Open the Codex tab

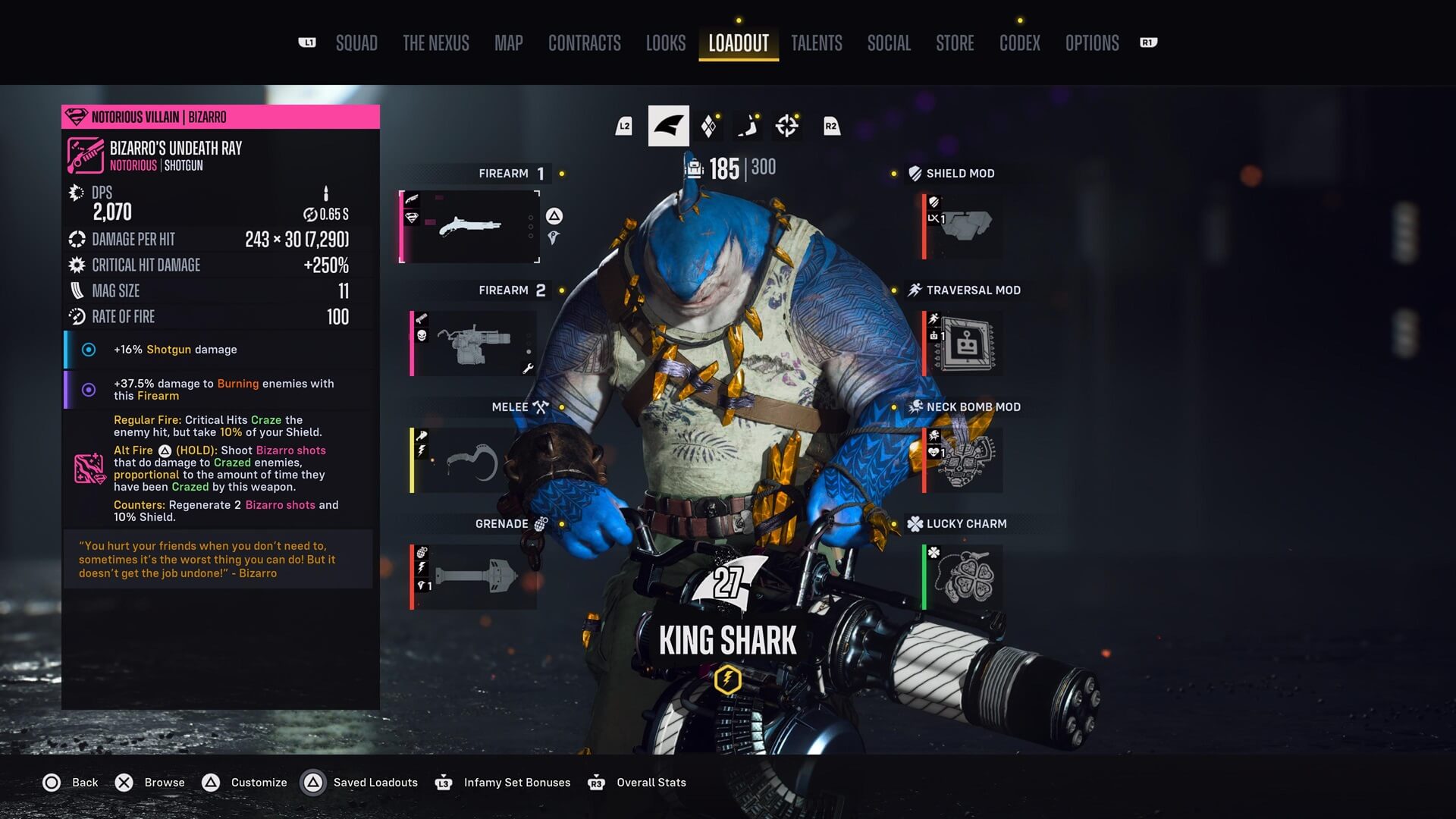1019,43
